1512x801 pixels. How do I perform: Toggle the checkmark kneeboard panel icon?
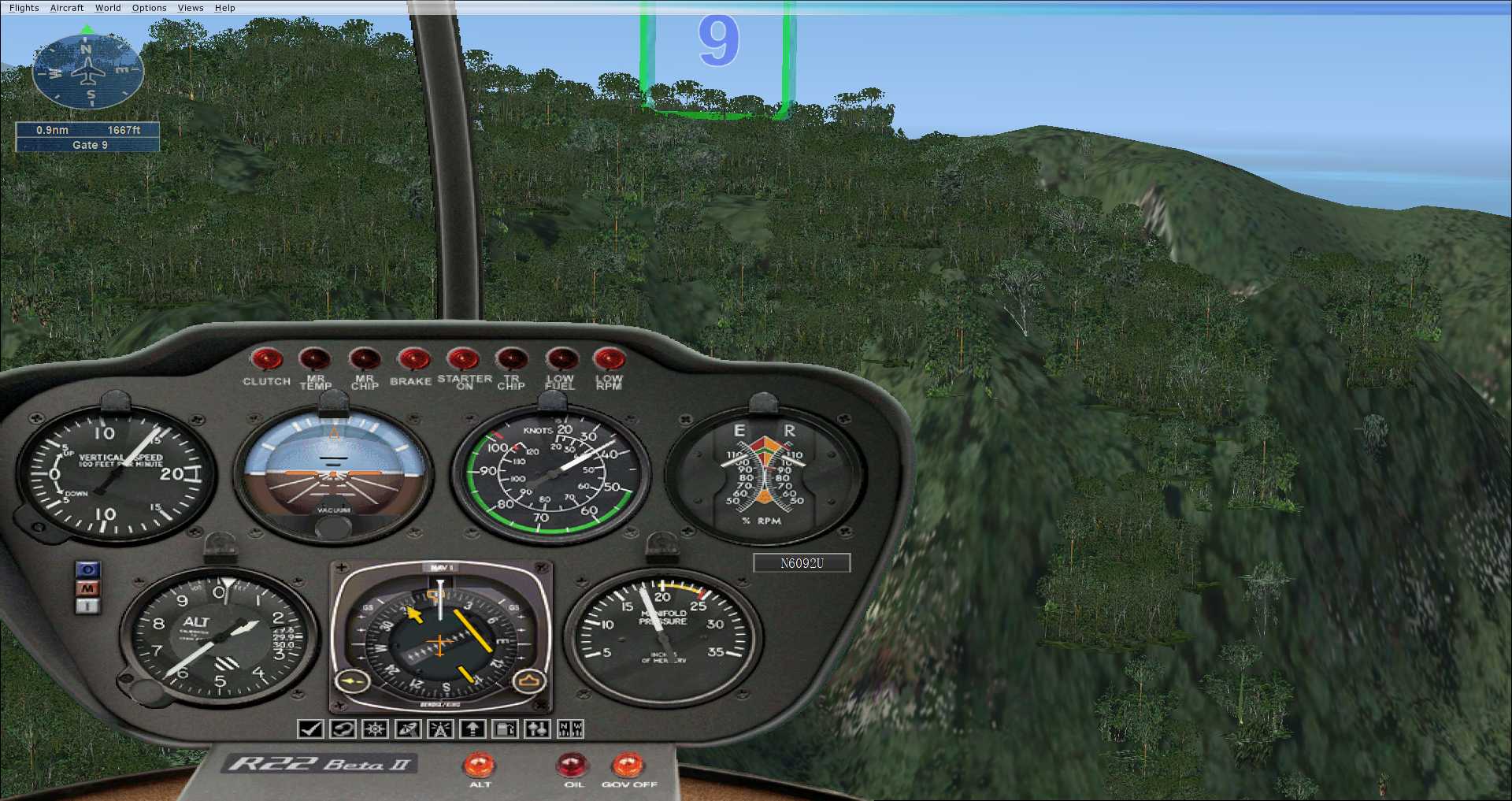tap(310, 729)
